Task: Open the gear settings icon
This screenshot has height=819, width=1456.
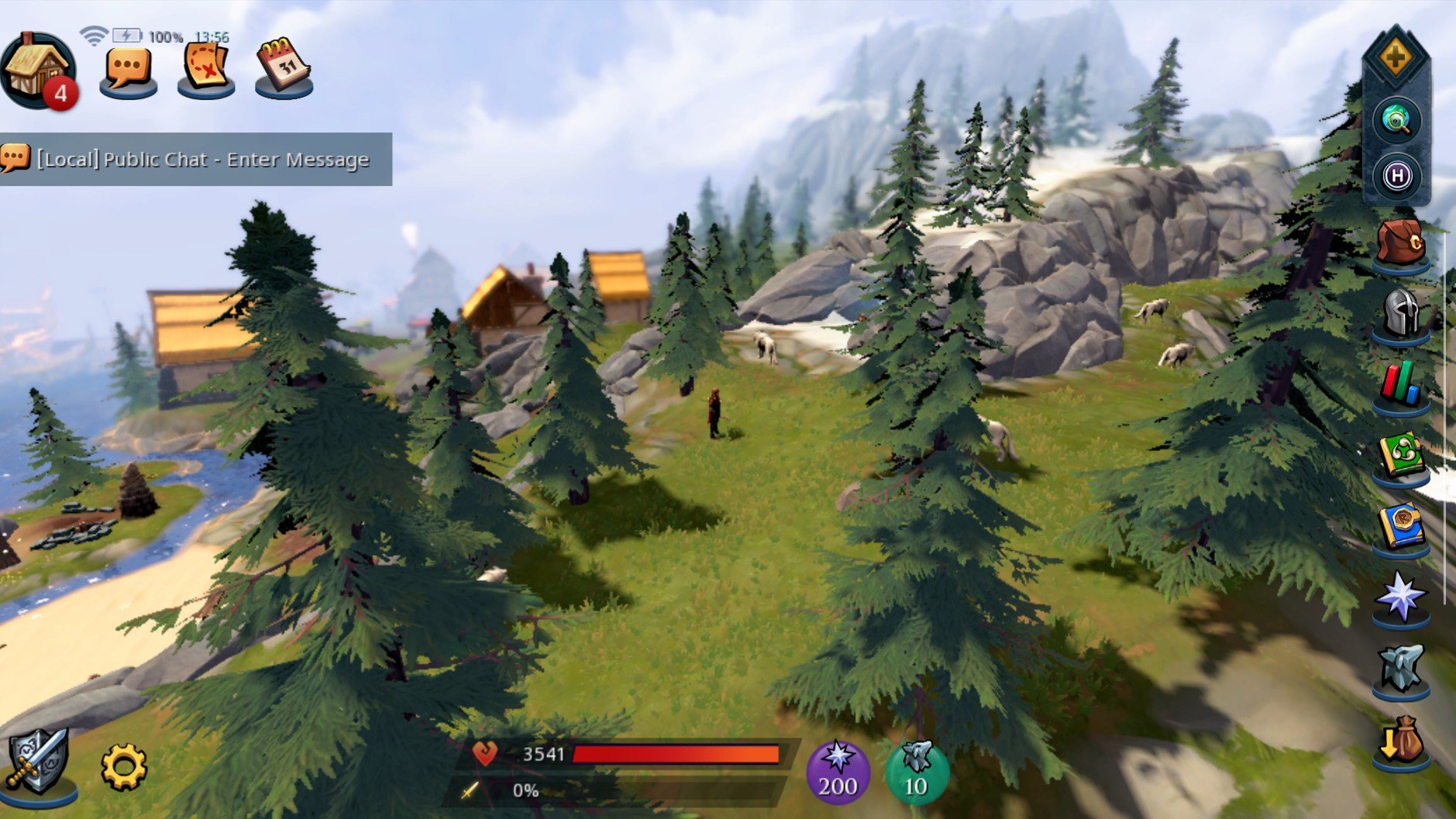Action: click(124, 767)
